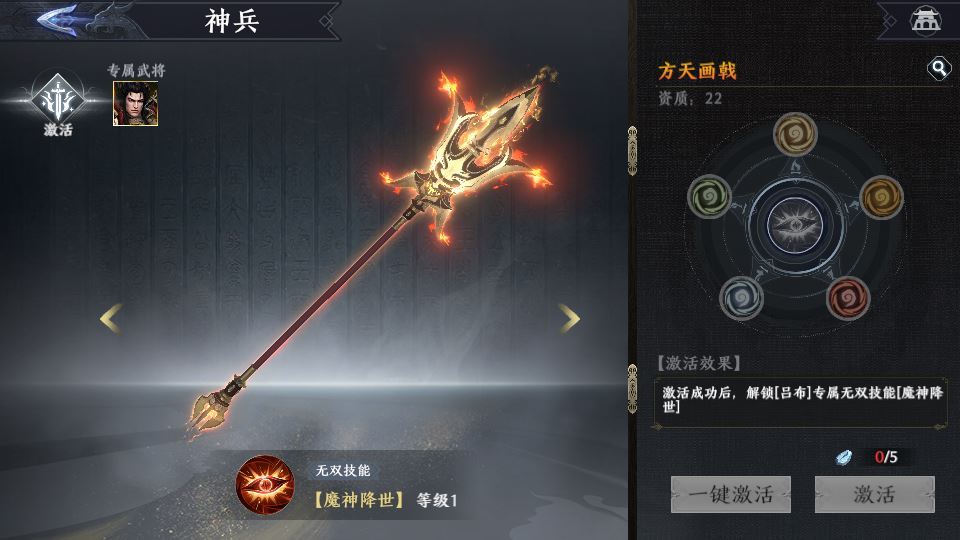Show the previous weapon

[x=111, y=319]
